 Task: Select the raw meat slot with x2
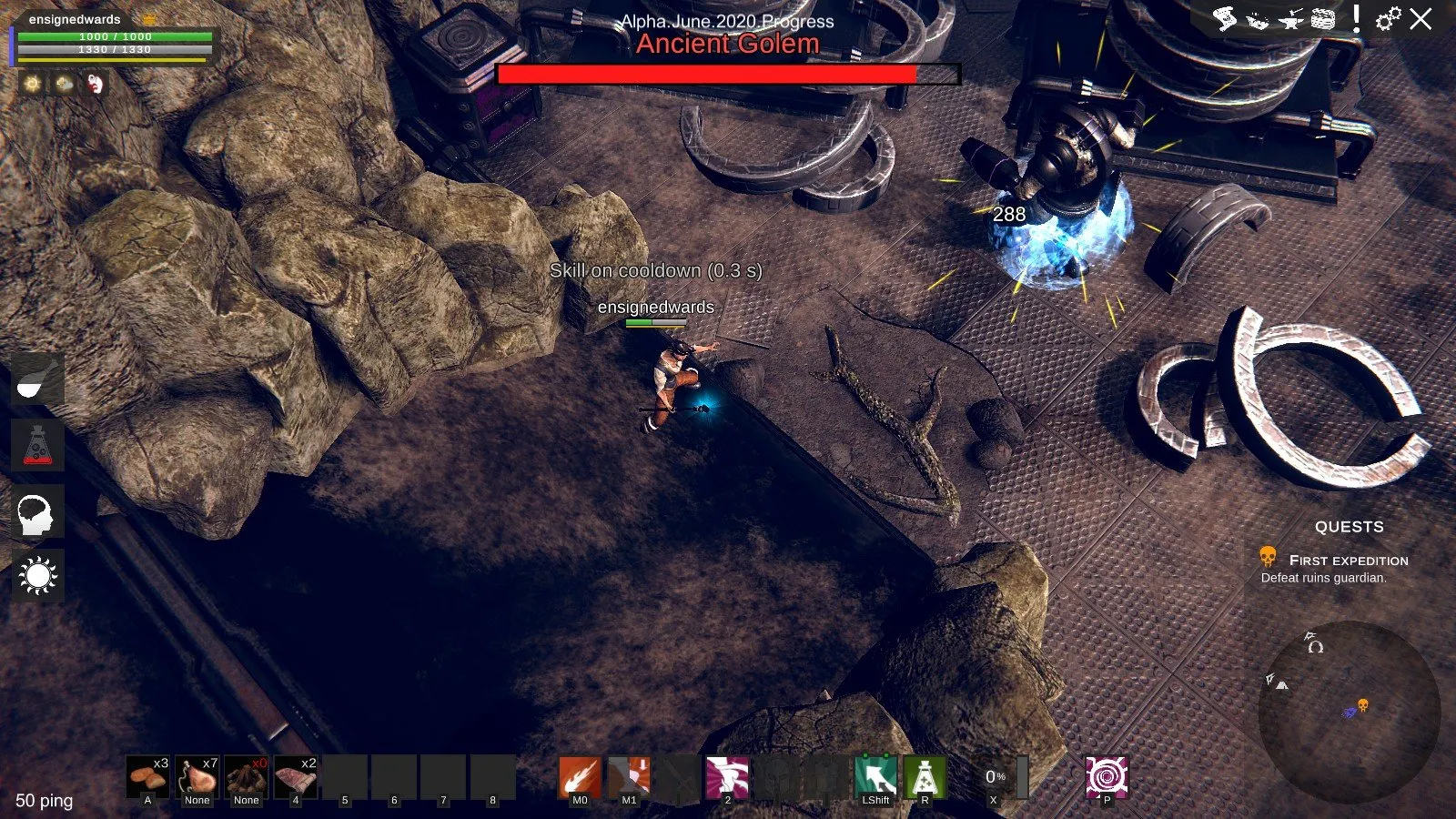(296, 777)
